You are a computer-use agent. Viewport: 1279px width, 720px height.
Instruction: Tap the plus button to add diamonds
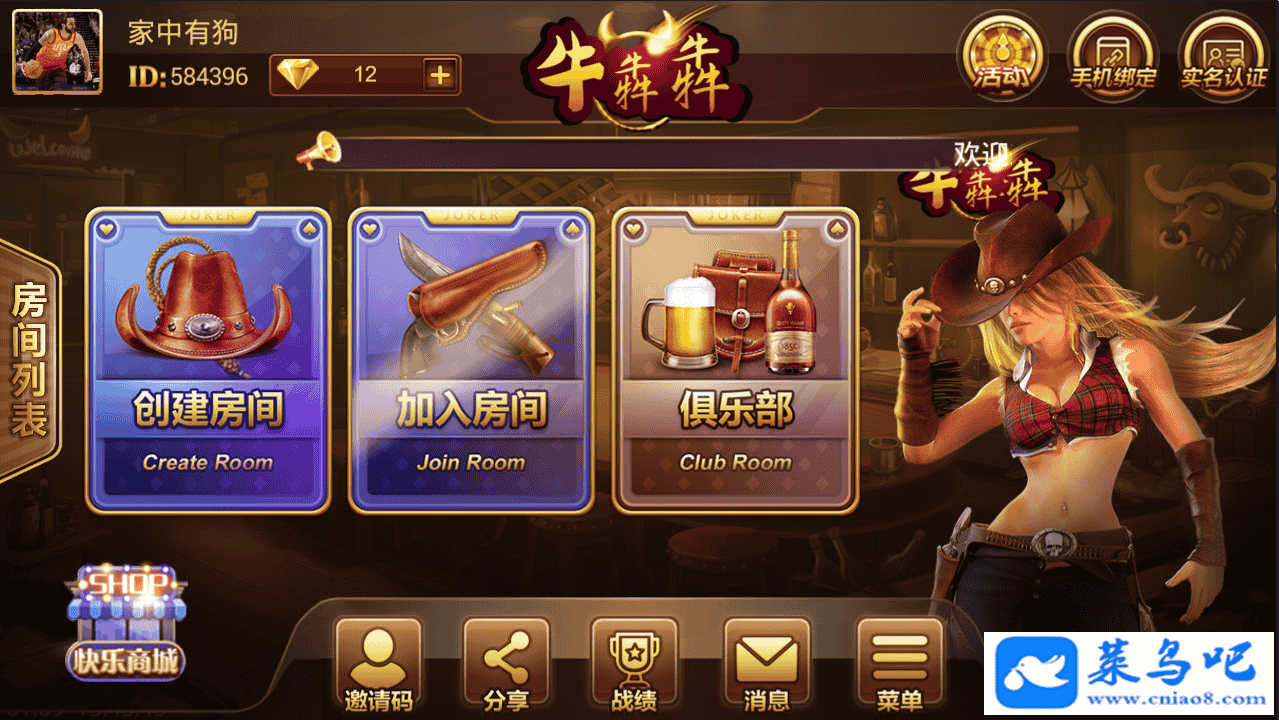439,75
